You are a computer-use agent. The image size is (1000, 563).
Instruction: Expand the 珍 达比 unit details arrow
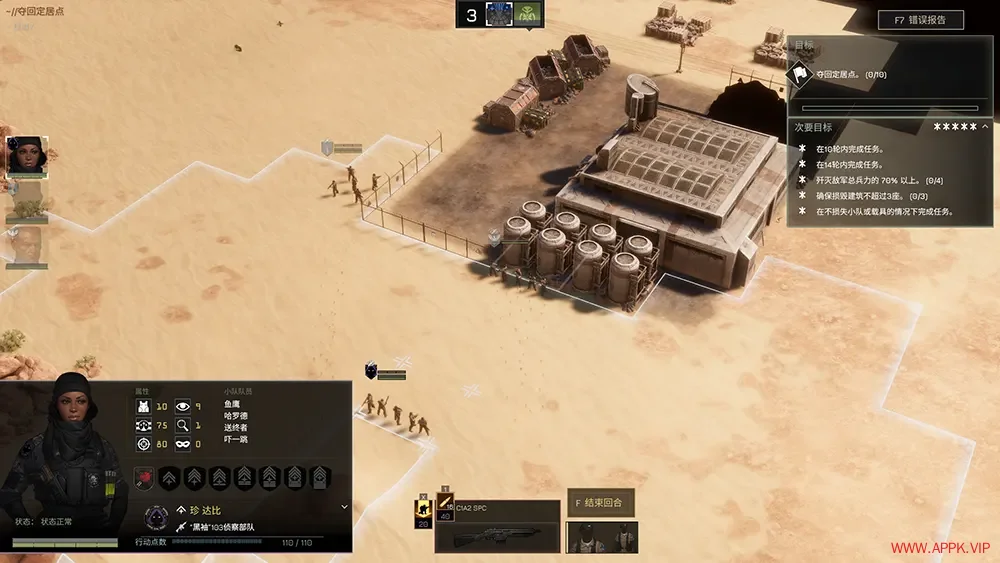344,507
